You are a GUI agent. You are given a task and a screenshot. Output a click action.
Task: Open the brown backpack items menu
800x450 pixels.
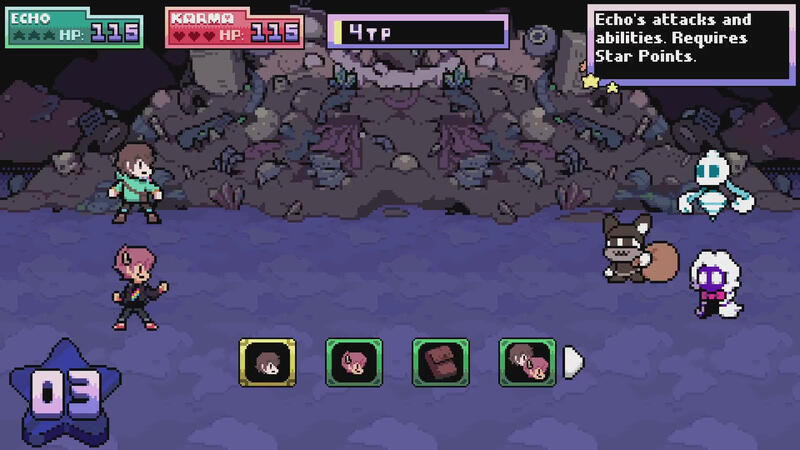(x=440, y=361)
